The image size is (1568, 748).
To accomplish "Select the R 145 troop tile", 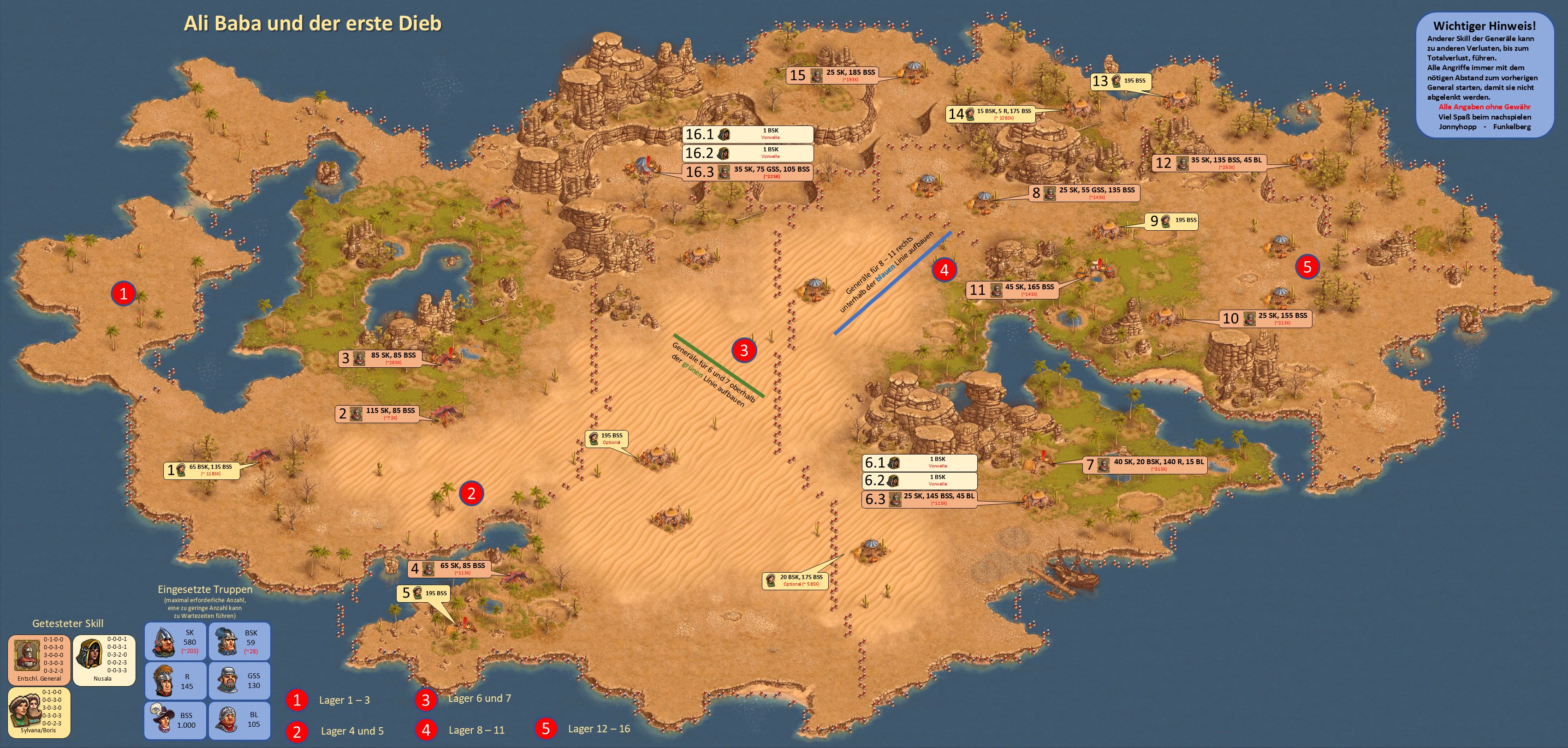I will click(176, 680).
